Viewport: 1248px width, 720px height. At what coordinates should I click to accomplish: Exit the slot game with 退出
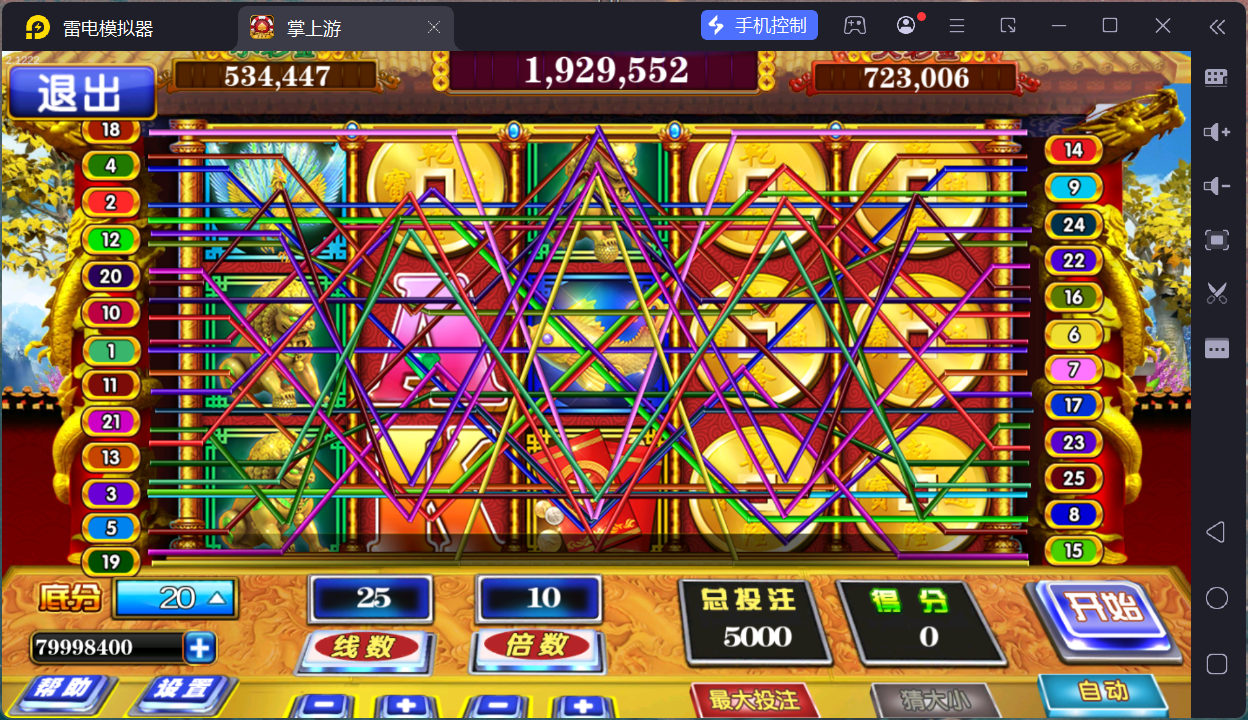tap(81, 93)
